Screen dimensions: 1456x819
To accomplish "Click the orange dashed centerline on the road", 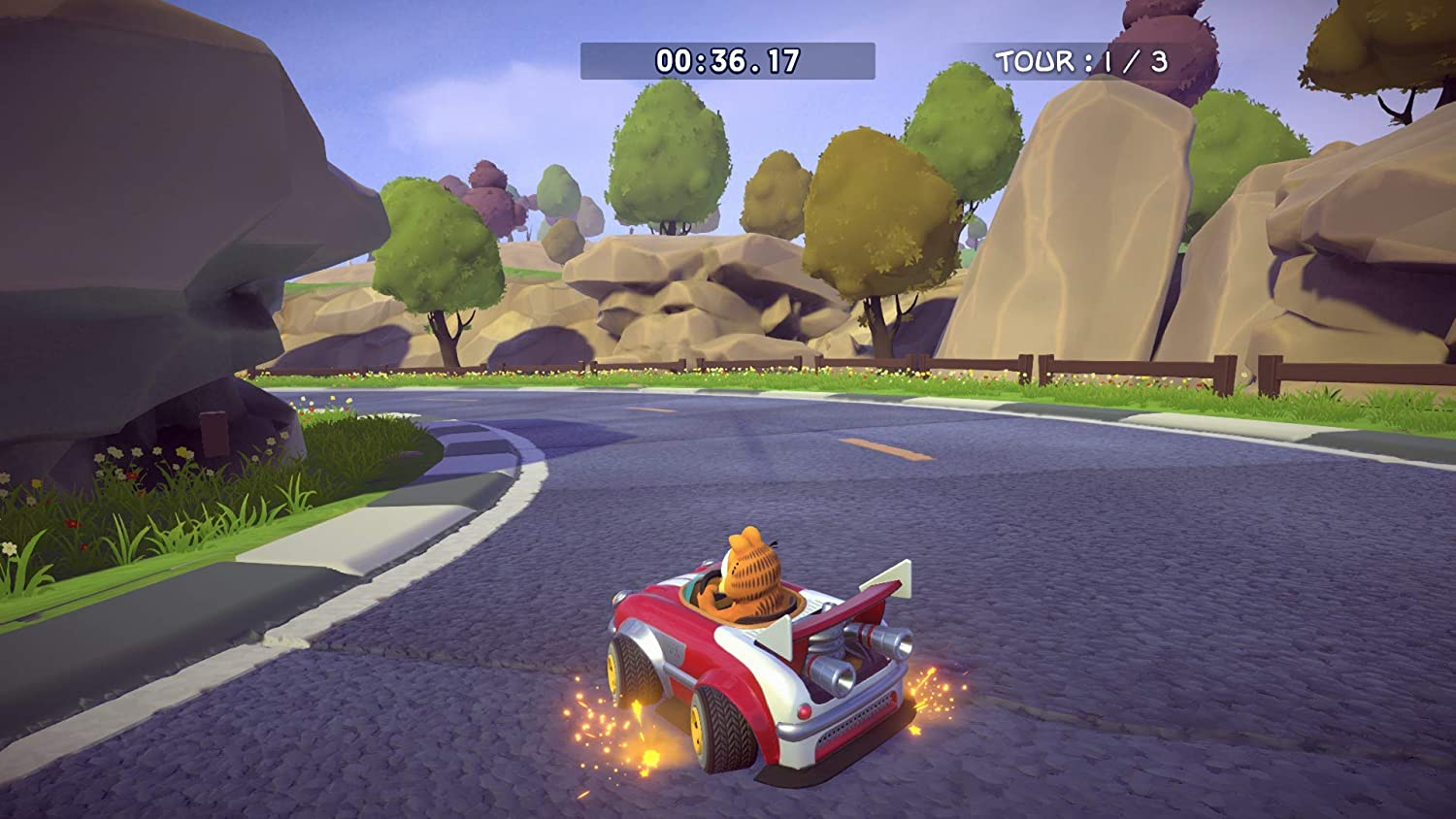I will tap(883, 451).
